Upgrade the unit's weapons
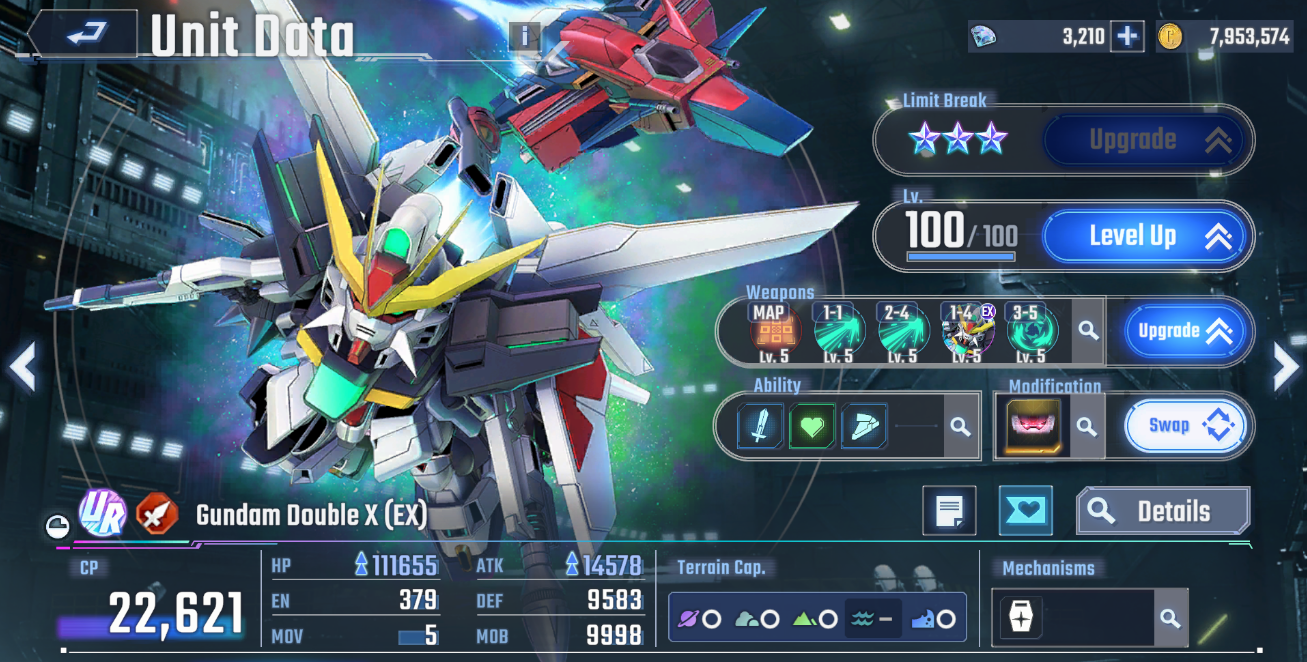This screenshot has height=662, width=1307. (1186, 331)
